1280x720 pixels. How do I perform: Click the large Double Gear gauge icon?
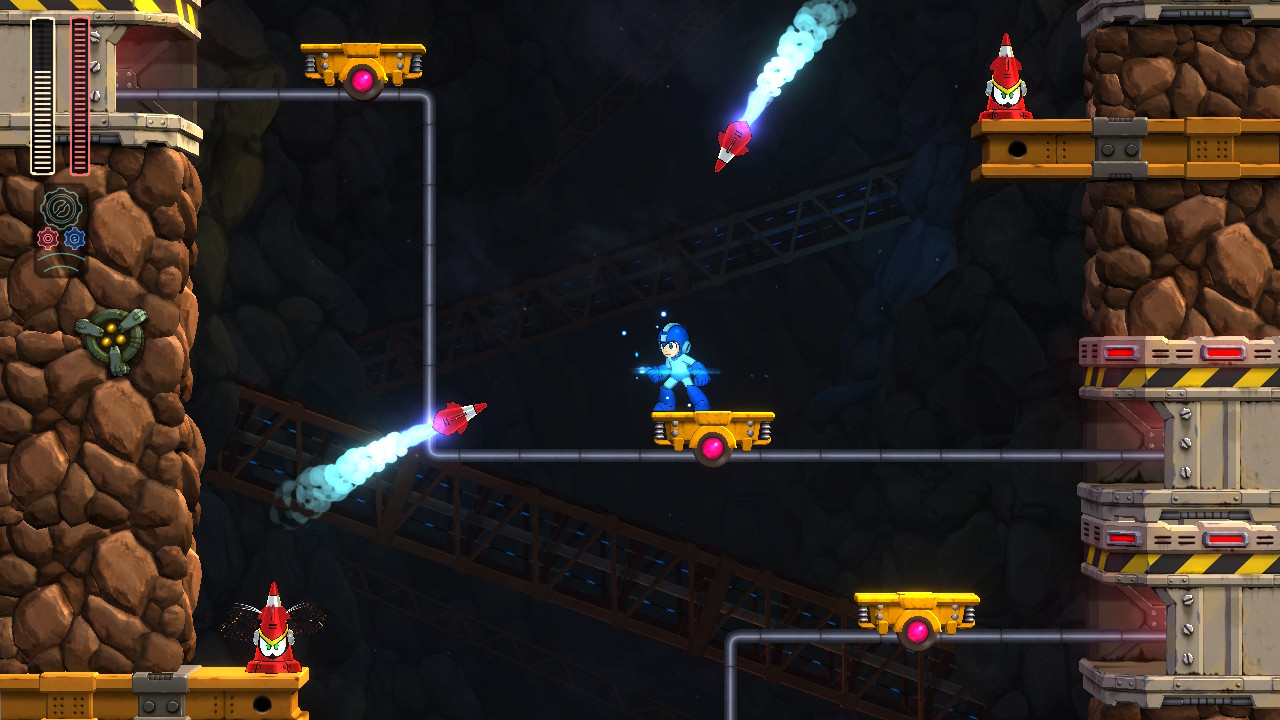[x=61, y=208]
